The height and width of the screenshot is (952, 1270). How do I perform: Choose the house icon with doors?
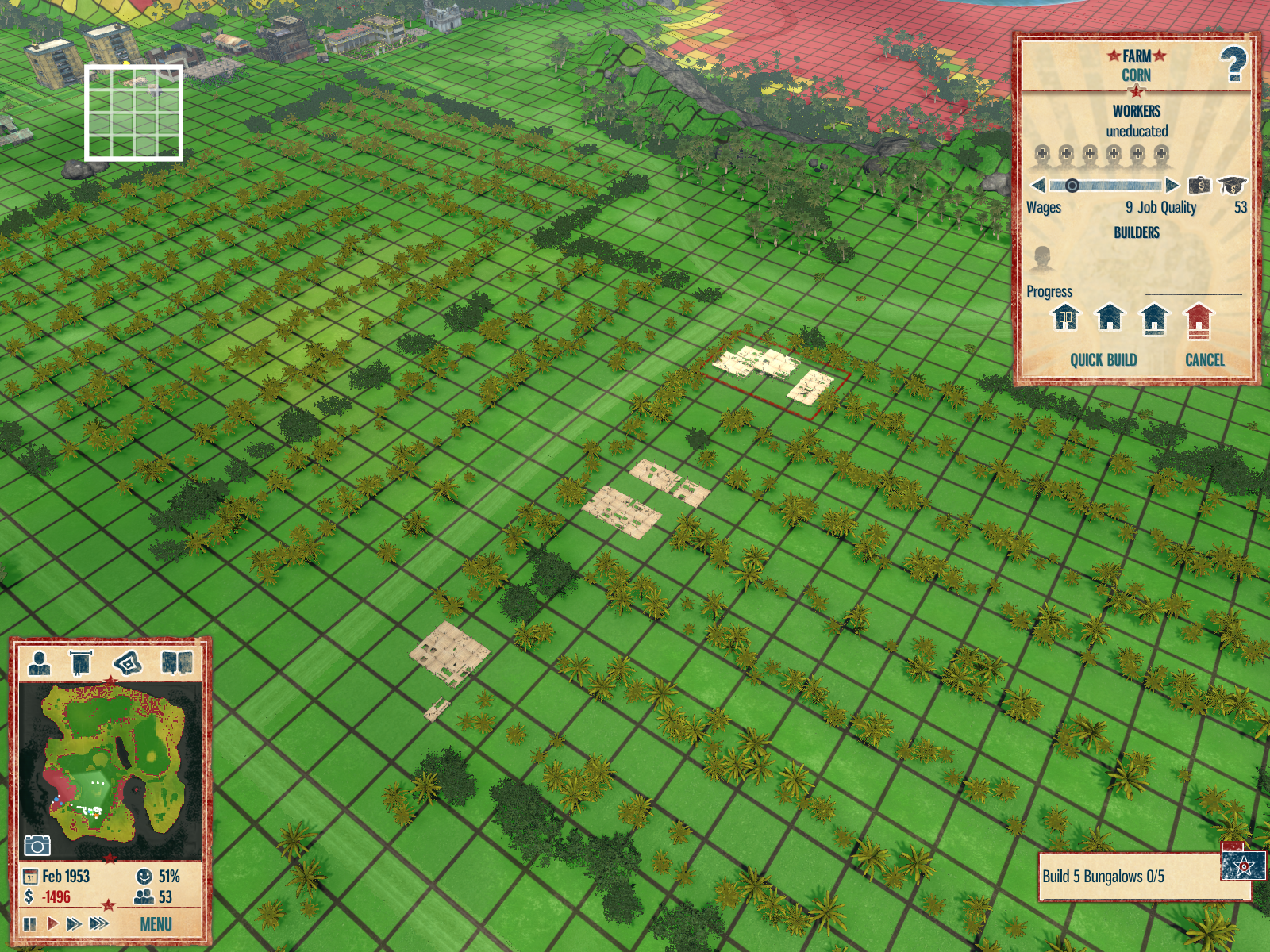pos(1065,318)
